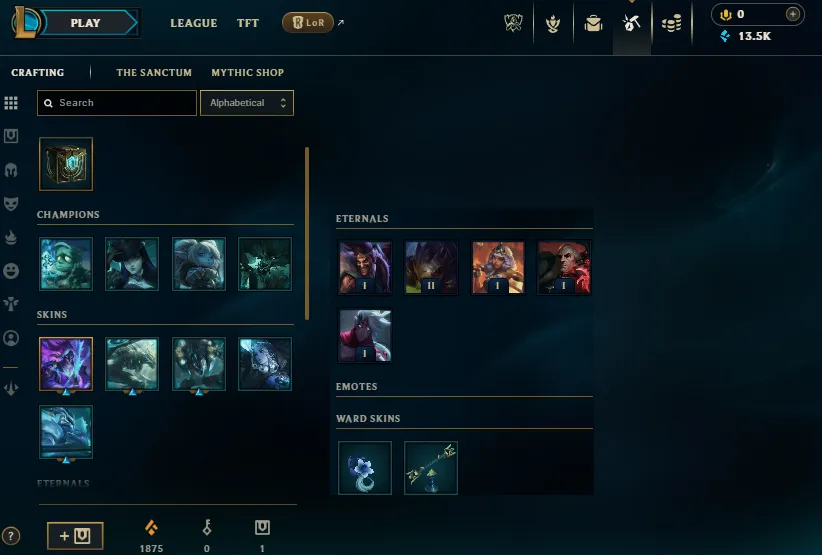This screenshot has width=829, height=560.
Task: Select the blue flower ward skin
Action: (365, 468)
